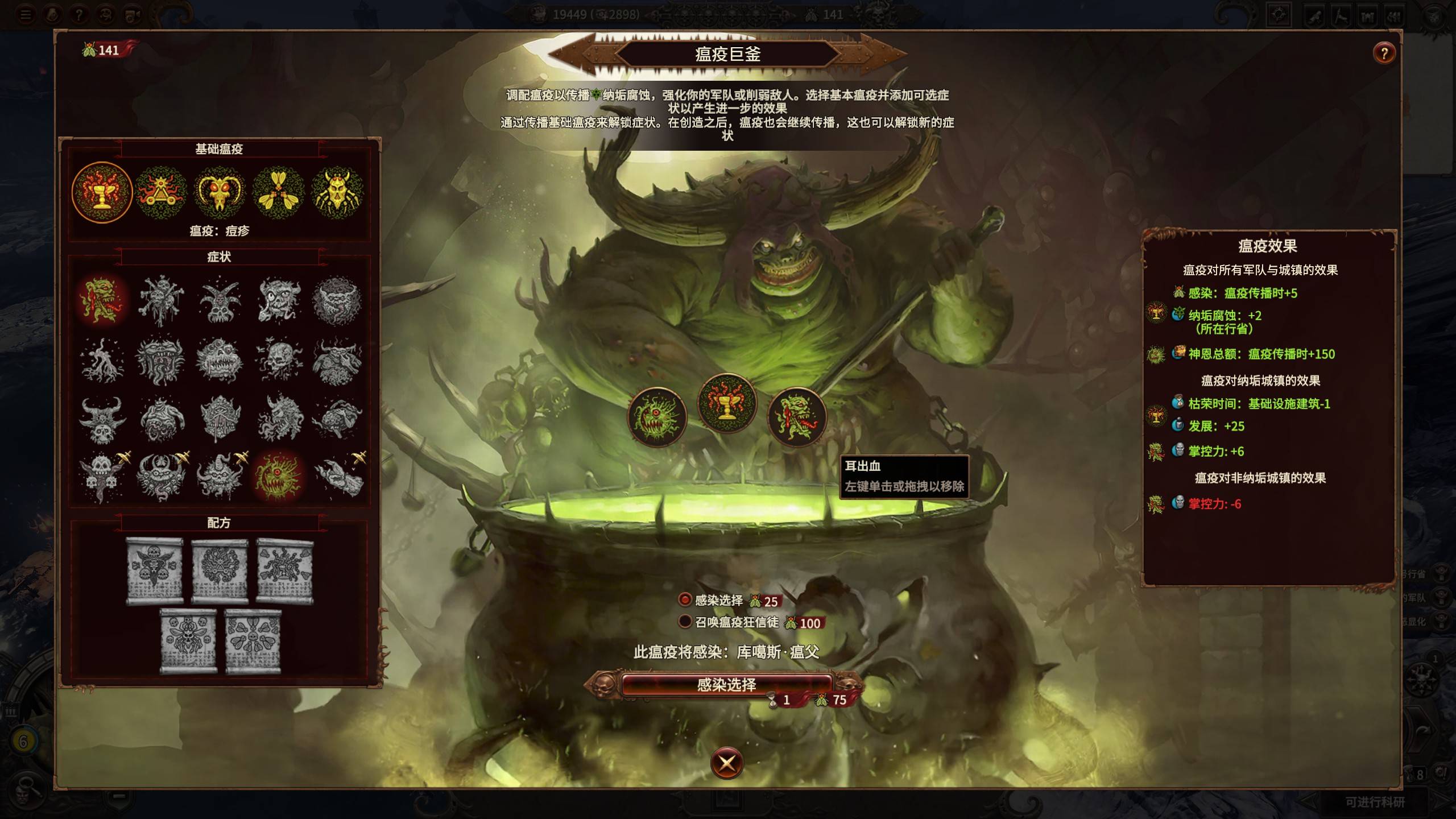Choose the yellow masked-face base plague
This screenshot has width=1456, height=819.
337,192
